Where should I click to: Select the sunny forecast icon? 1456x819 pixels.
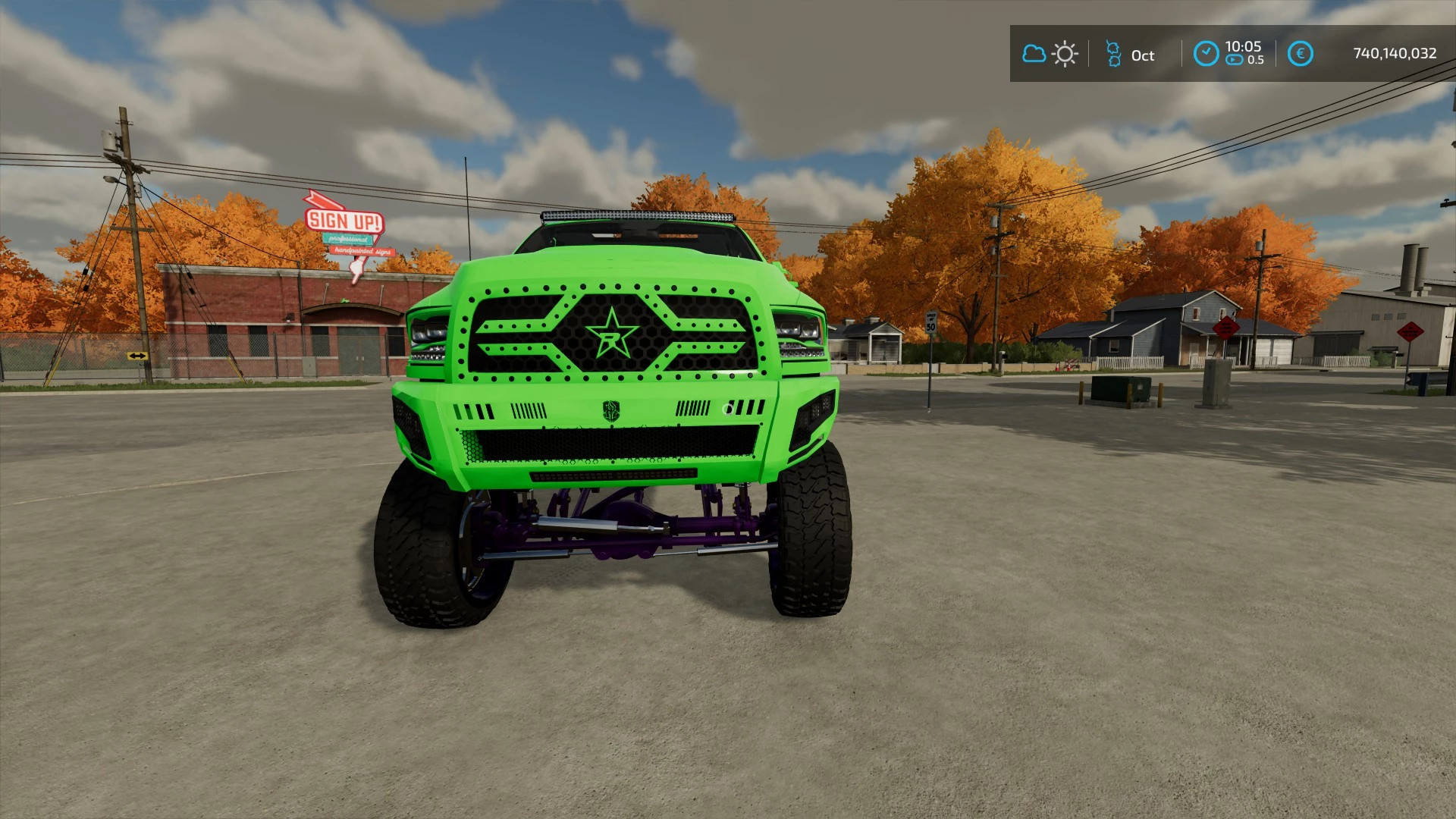tap(1065, 54)
